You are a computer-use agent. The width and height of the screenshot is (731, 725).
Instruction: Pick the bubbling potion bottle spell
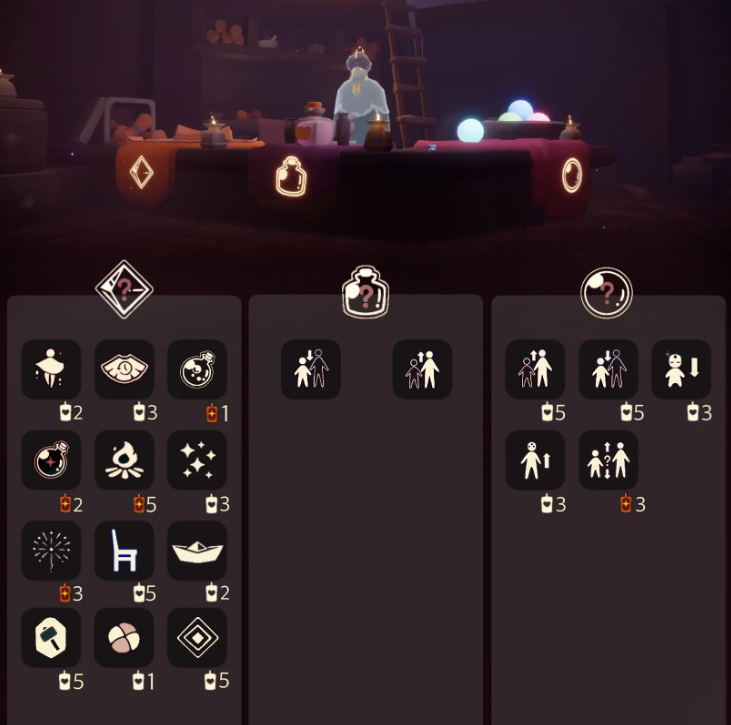pyautogui.click(x=197, y=370)
